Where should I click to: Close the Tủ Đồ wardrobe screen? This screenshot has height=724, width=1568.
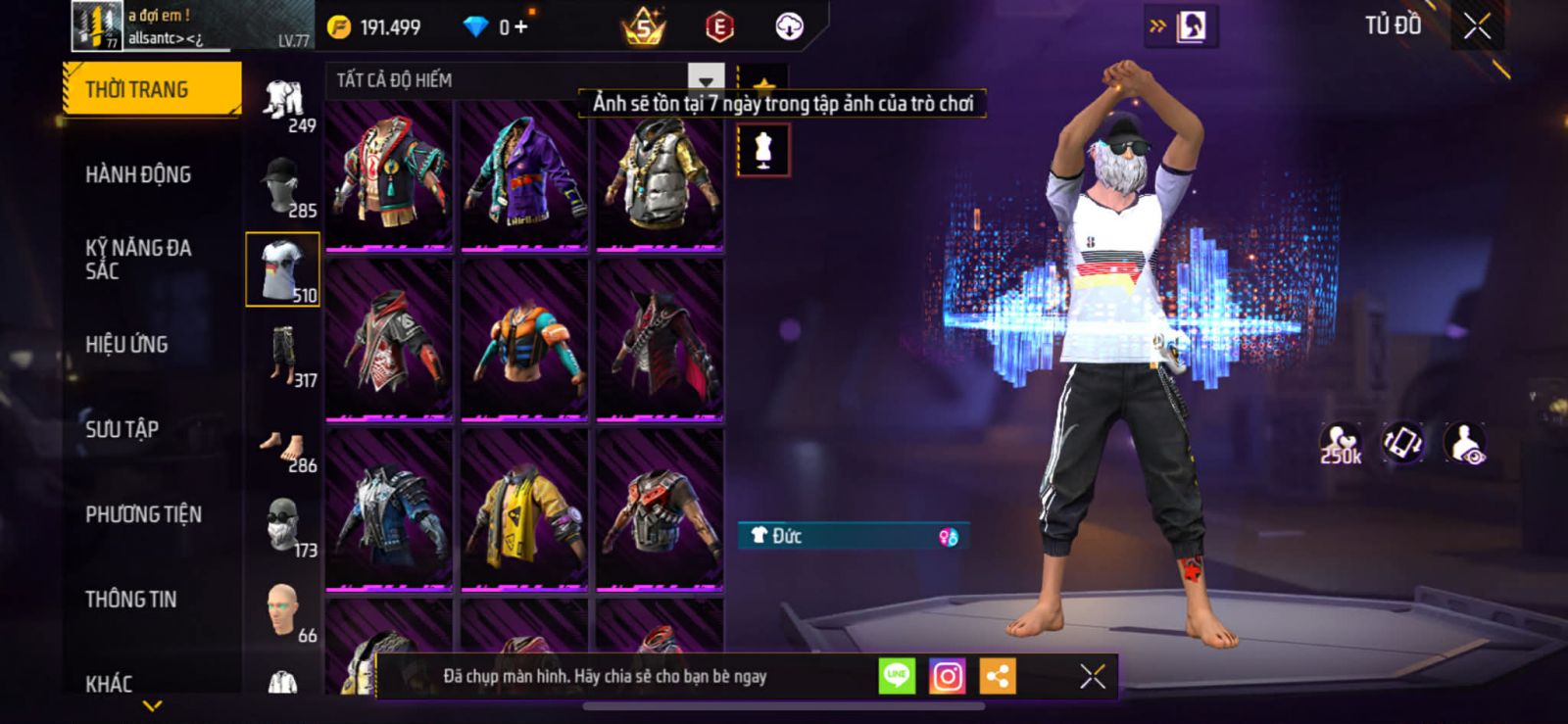pos(1477,26)
